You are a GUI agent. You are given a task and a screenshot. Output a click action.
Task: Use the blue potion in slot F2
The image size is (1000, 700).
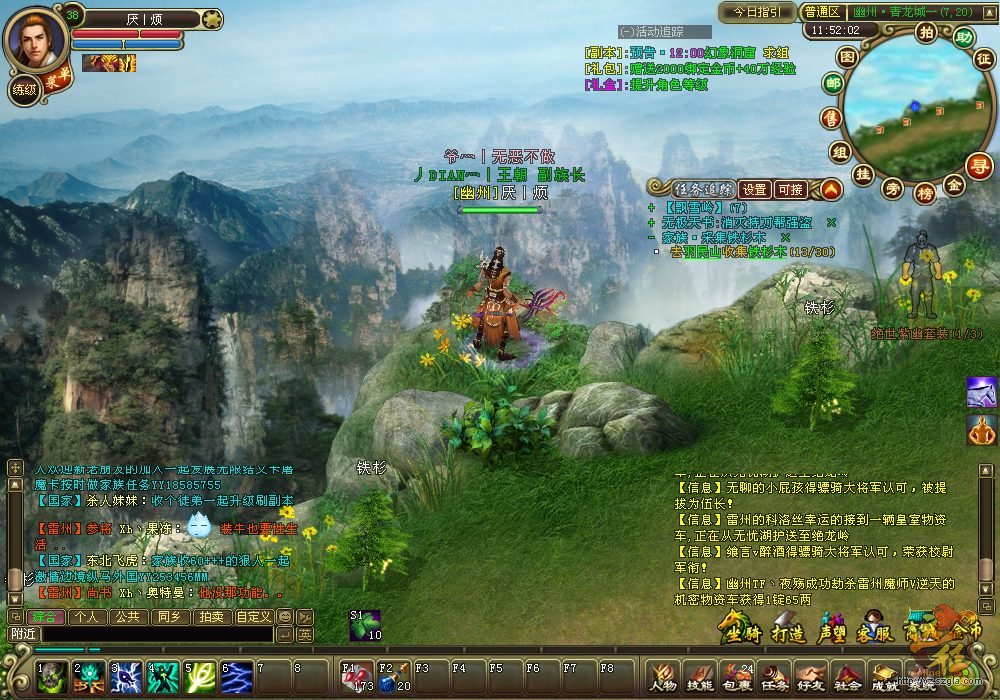click(392, 678)
